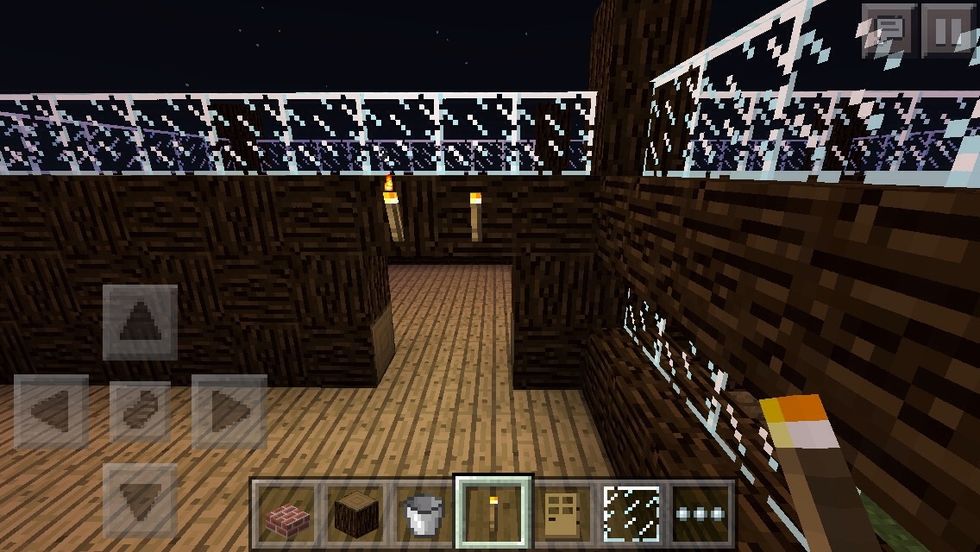Tap the D-pad left arrow
Viewport: 980px width, 552px height.
click(51, 411)
